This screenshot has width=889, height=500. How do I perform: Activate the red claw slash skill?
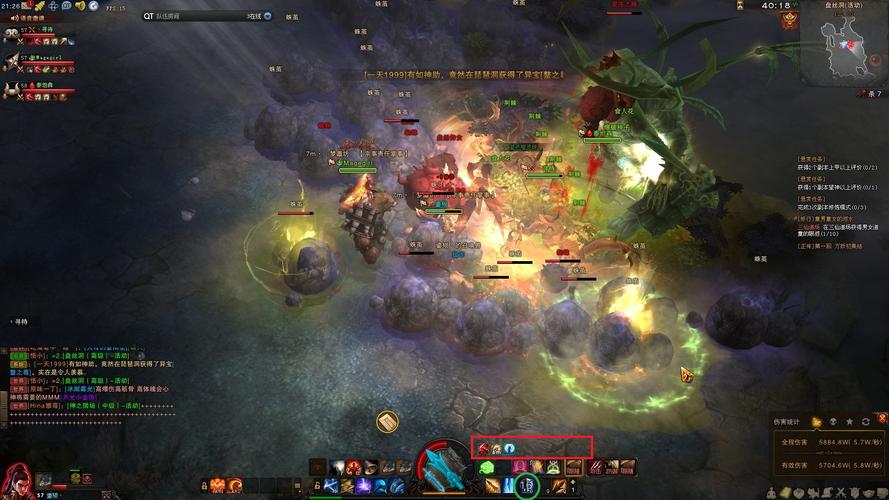pos(595,467)
